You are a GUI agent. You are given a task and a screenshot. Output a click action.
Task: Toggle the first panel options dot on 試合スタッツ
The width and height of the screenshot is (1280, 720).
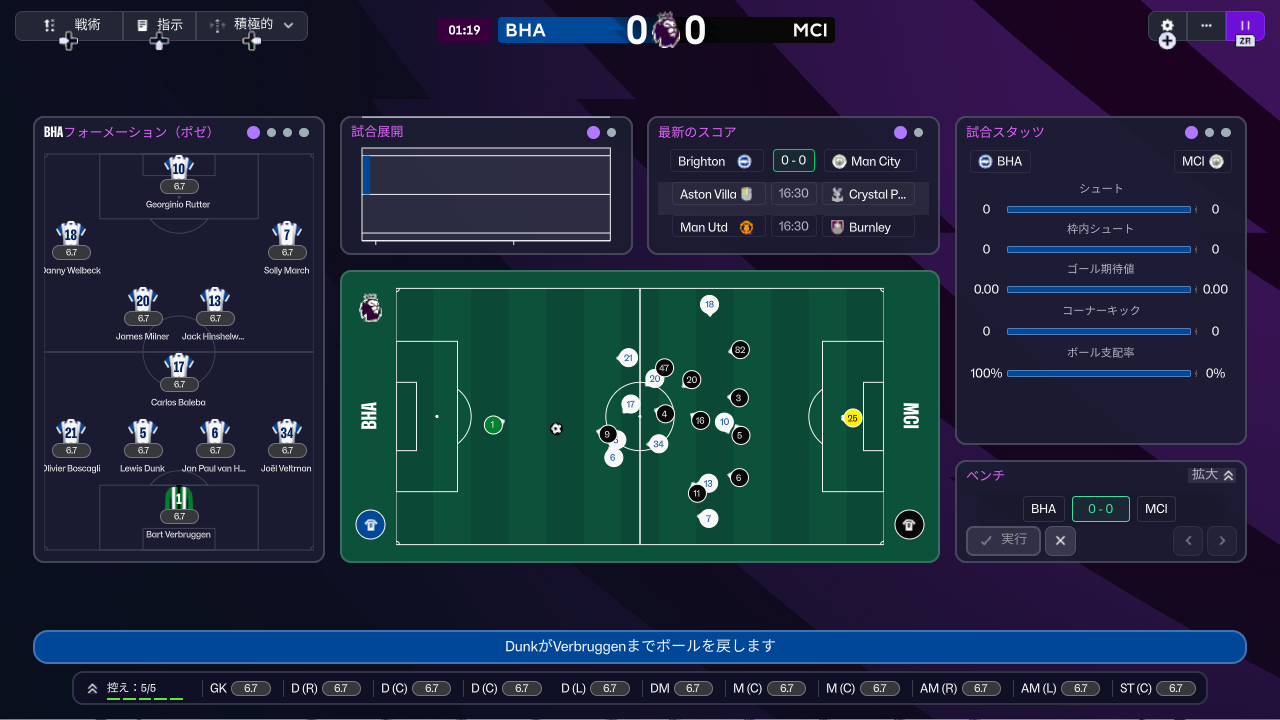pos(1190,131)
